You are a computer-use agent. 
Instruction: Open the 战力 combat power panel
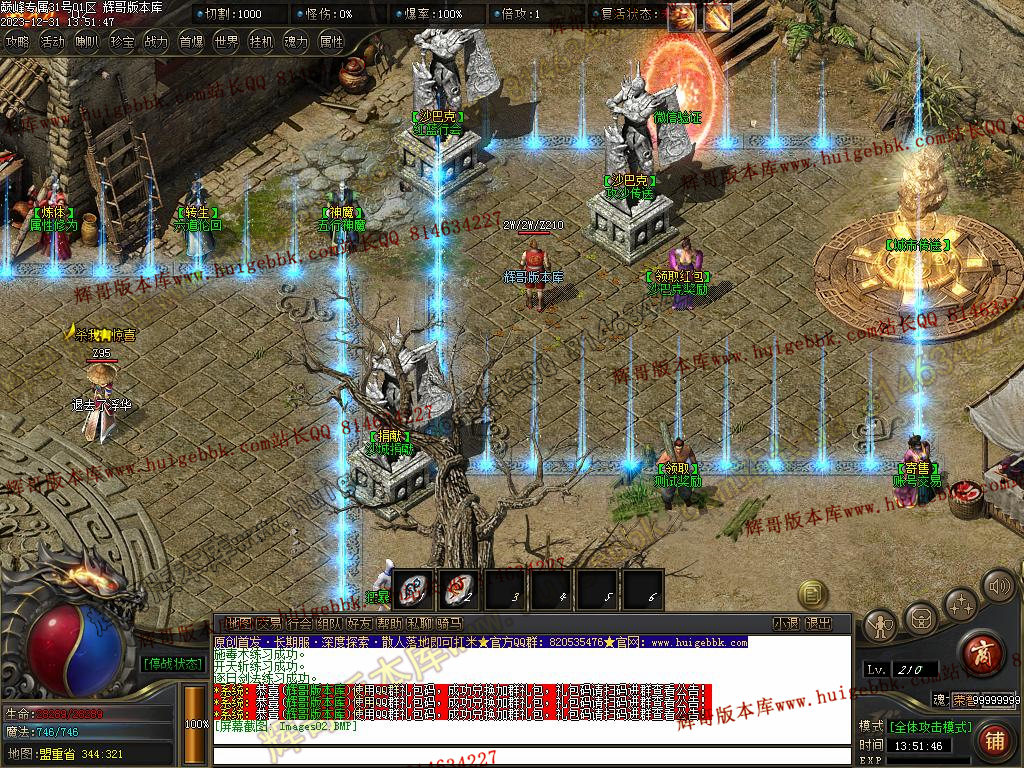pos(156,42)
